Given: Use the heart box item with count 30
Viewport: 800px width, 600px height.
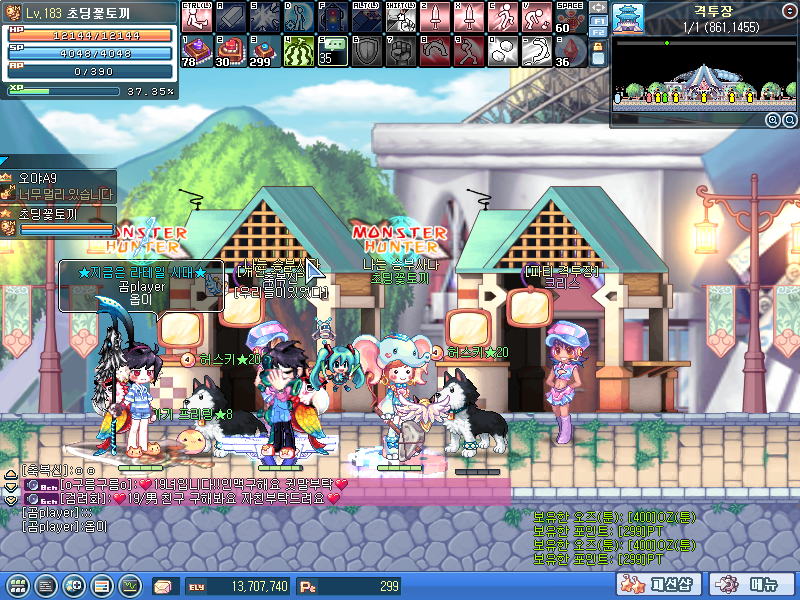Looking at the screenshot, I should (232, 50).
